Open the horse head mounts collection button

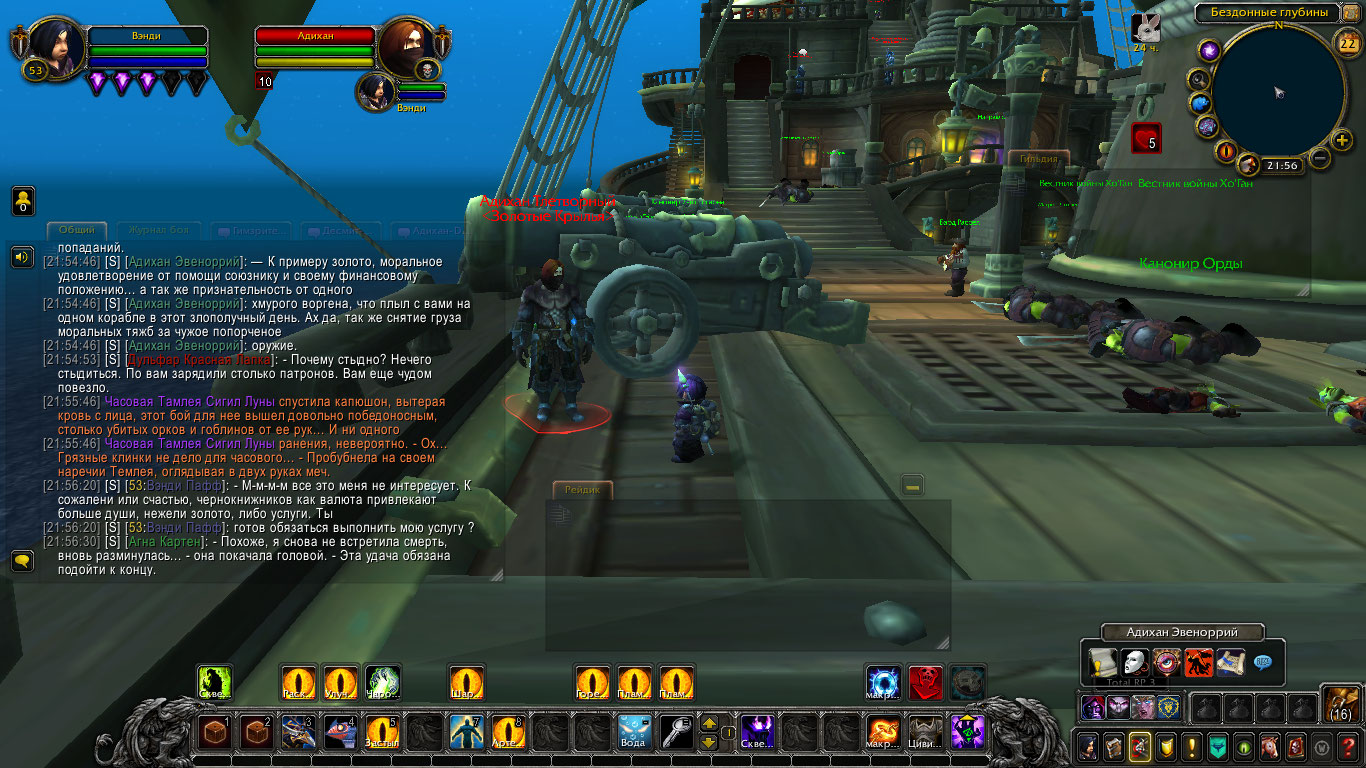coord(1269,747)
